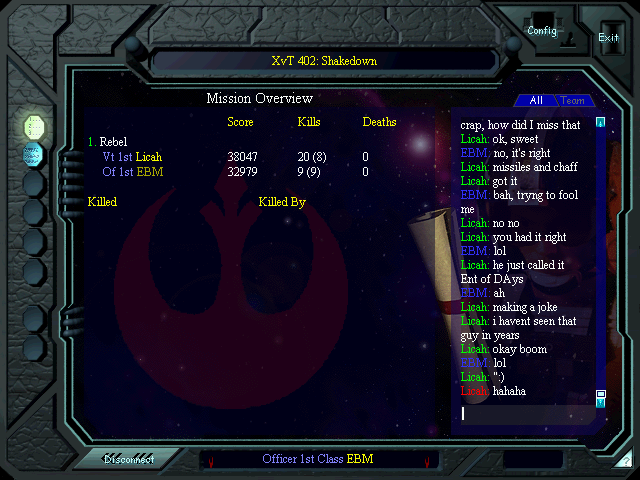Disconnect from the multiplayer session
Screen dimensions: 640x480
(129, 459)
